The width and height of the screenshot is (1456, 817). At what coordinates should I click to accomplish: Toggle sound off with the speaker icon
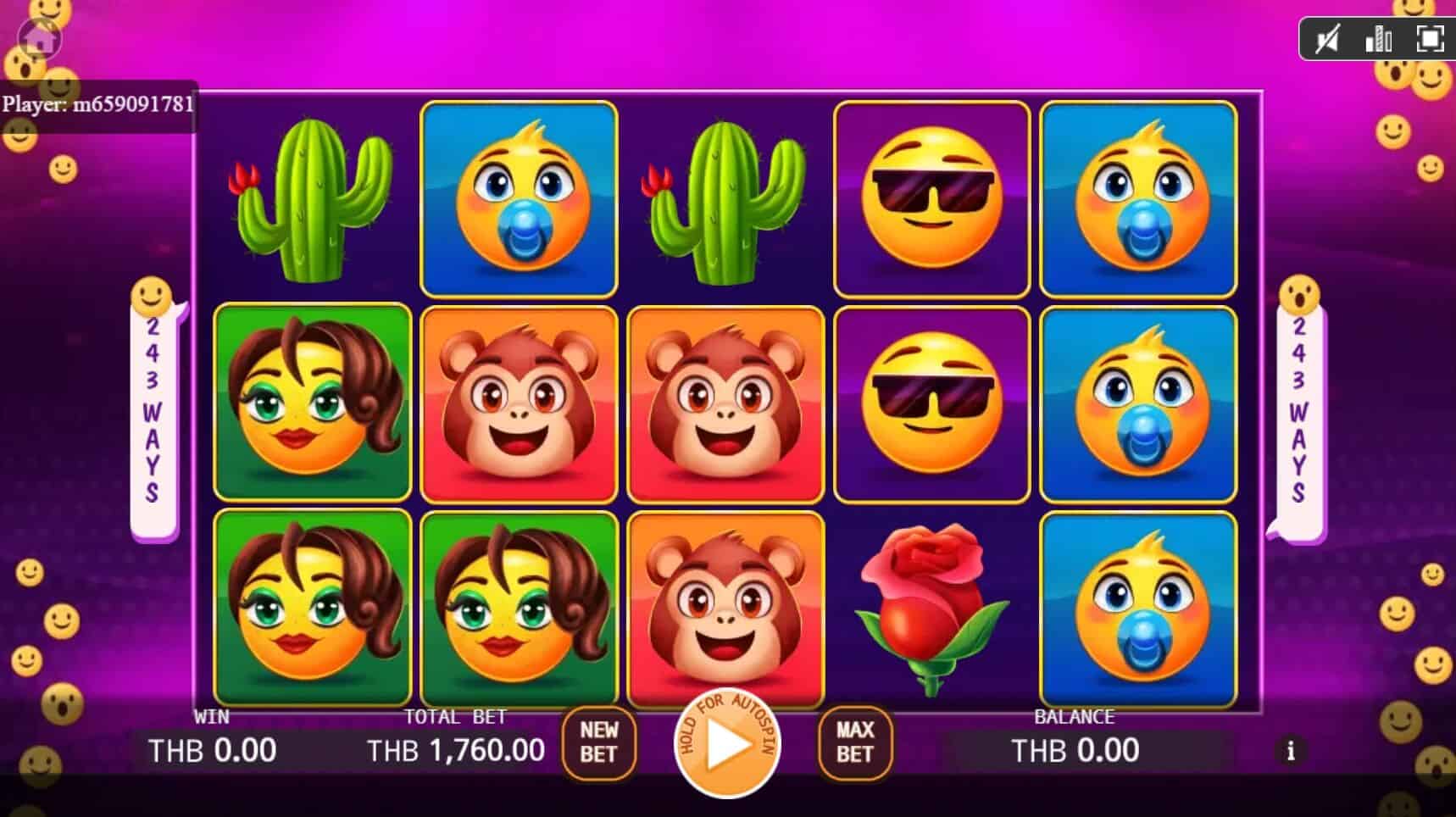tap(1330, 38)
